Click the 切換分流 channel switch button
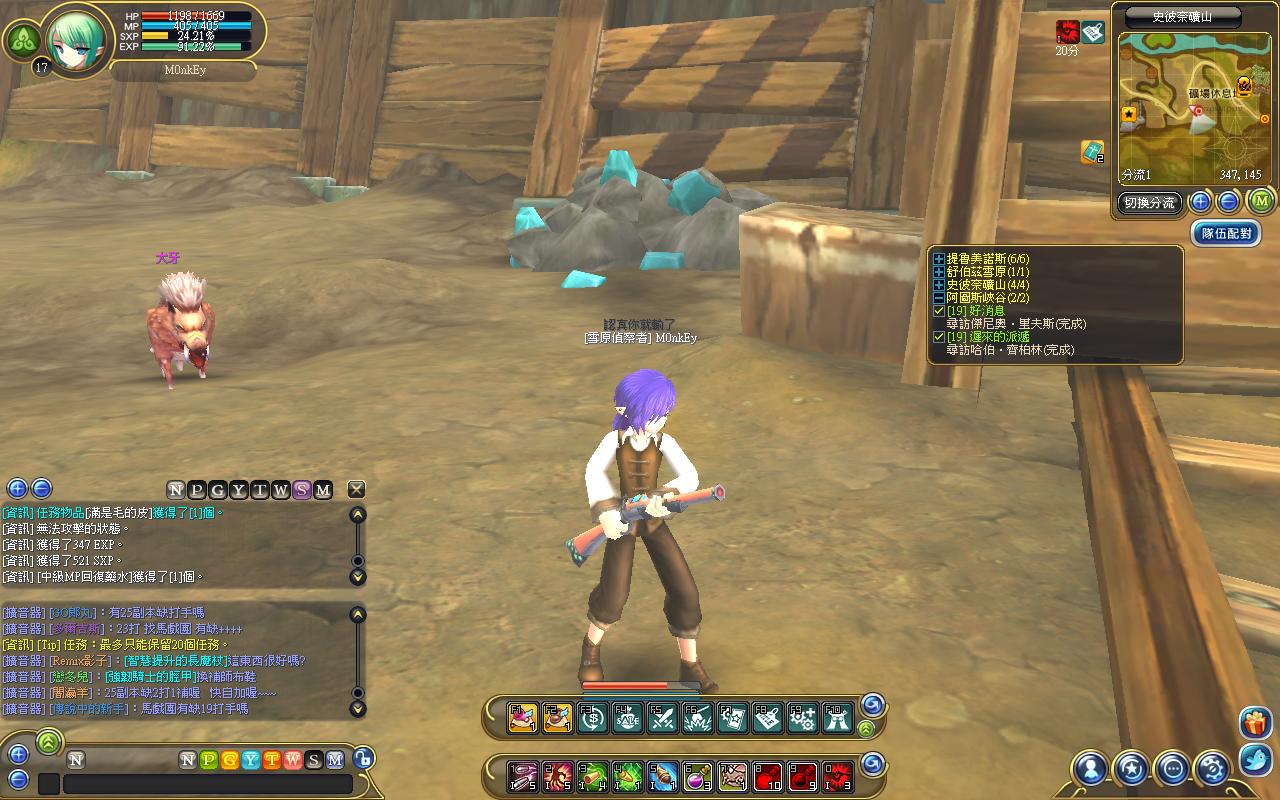Screen dimensions: 1280x800 [1148, 203]
